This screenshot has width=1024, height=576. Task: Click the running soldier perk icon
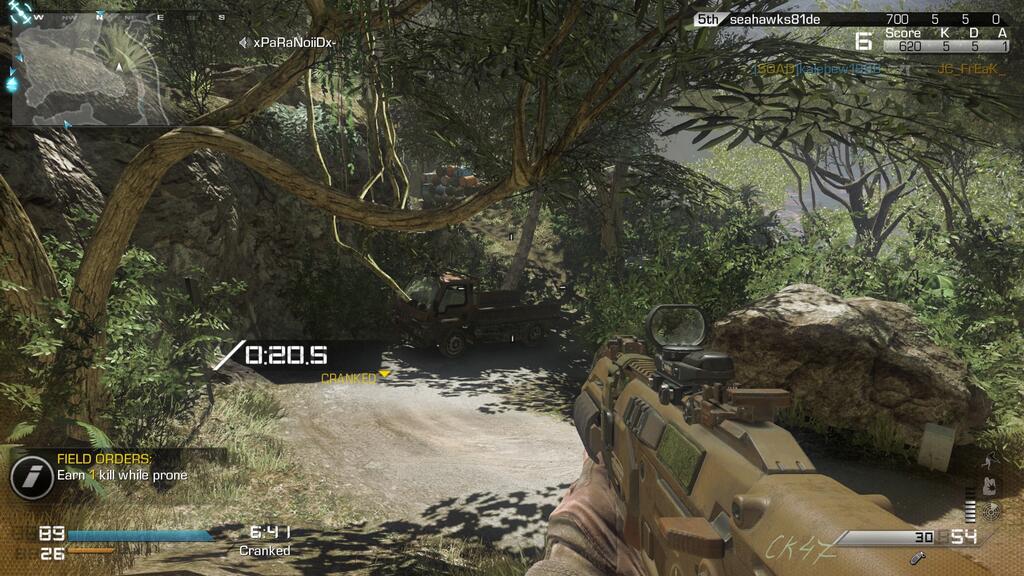coord(991,461)
